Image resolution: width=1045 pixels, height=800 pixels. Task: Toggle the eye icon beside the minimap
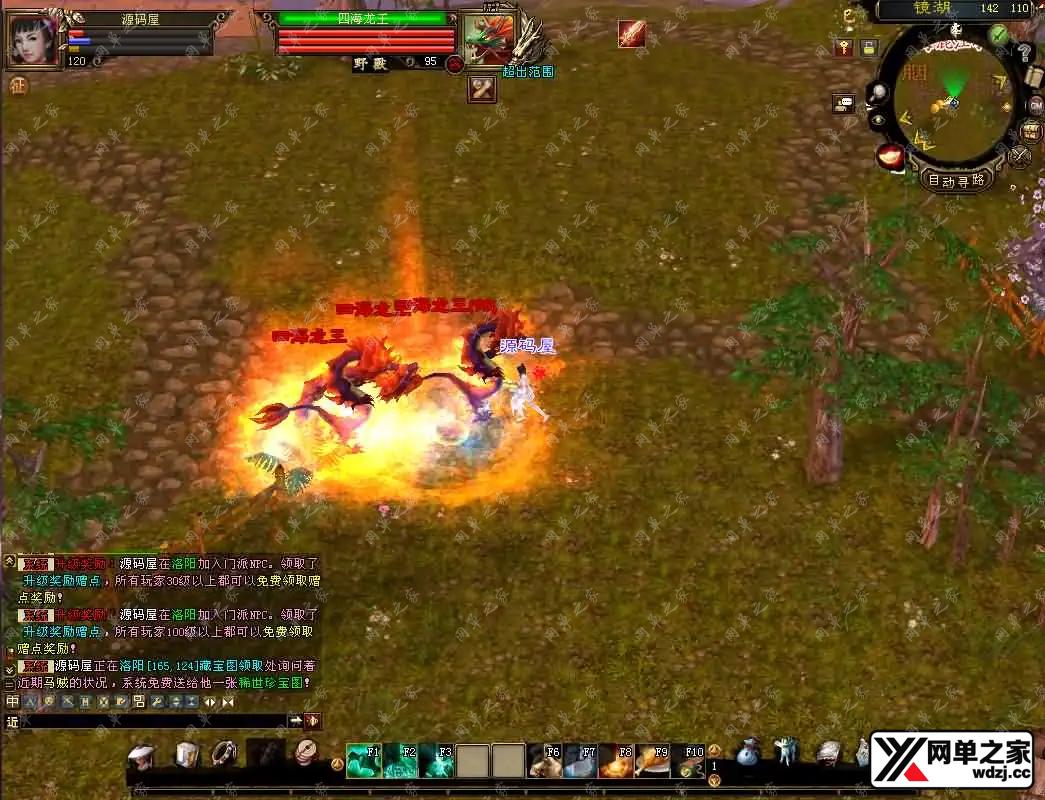point(878,120)
